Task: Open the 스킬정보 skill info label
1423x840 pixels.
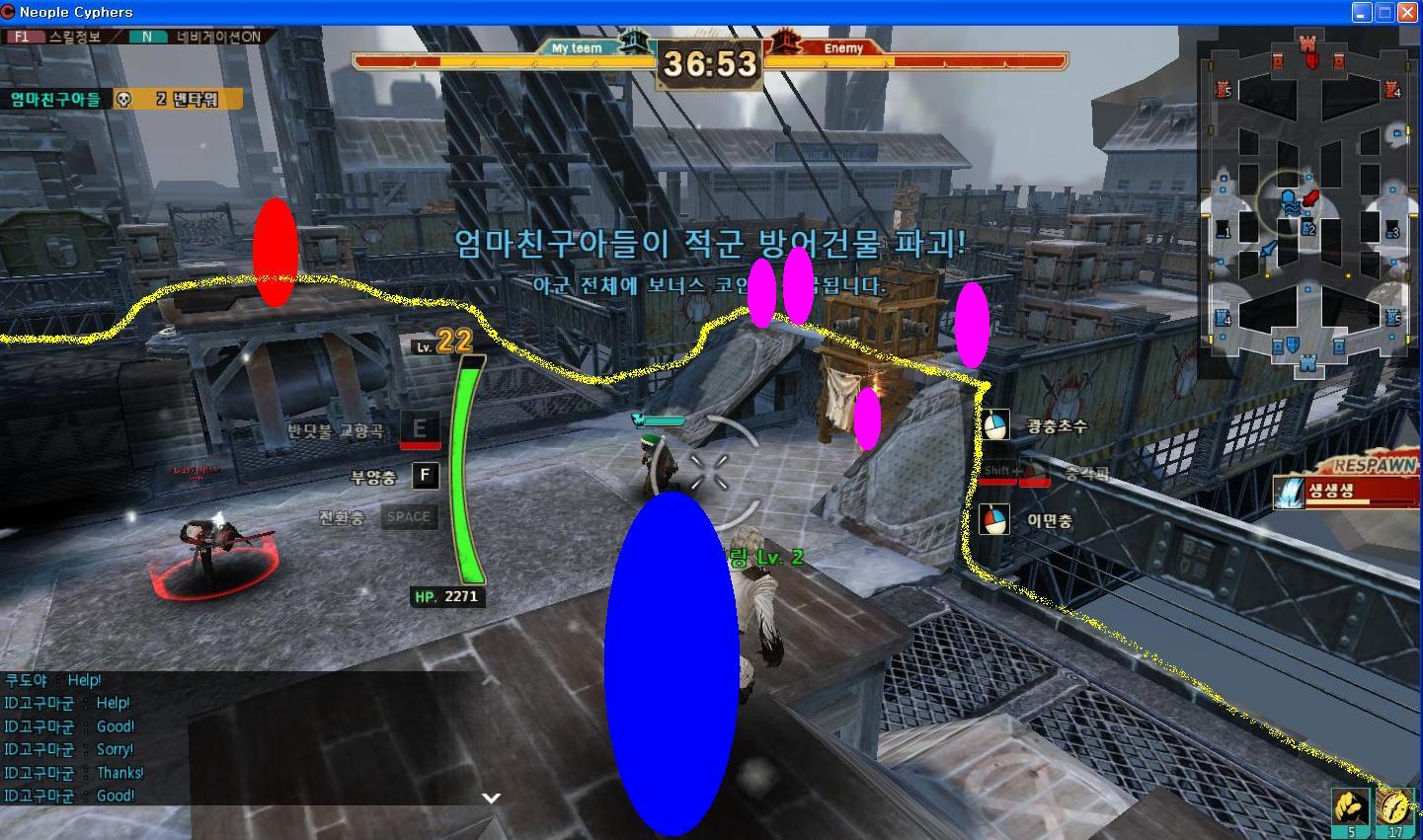Action: (x=75, y=37)
